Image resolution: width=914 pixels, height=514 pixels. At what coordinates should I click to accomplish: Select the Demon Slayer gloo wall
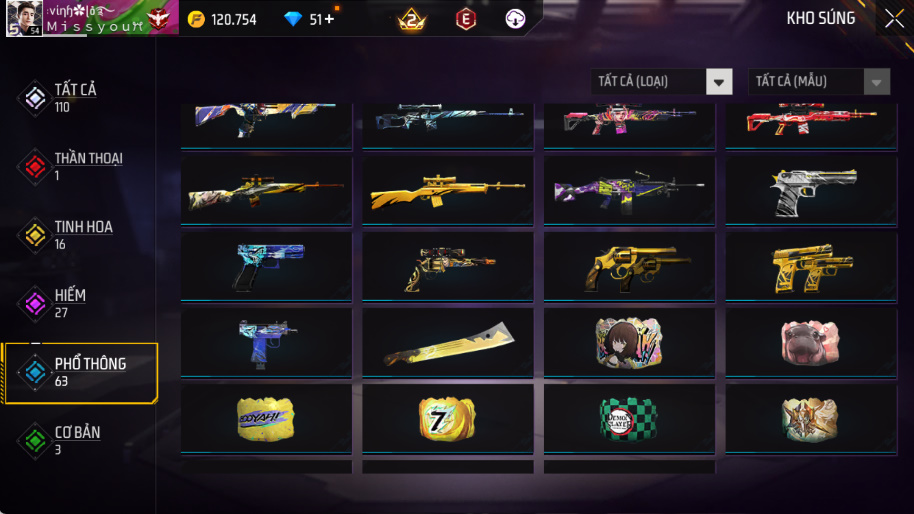click(629, 419)
